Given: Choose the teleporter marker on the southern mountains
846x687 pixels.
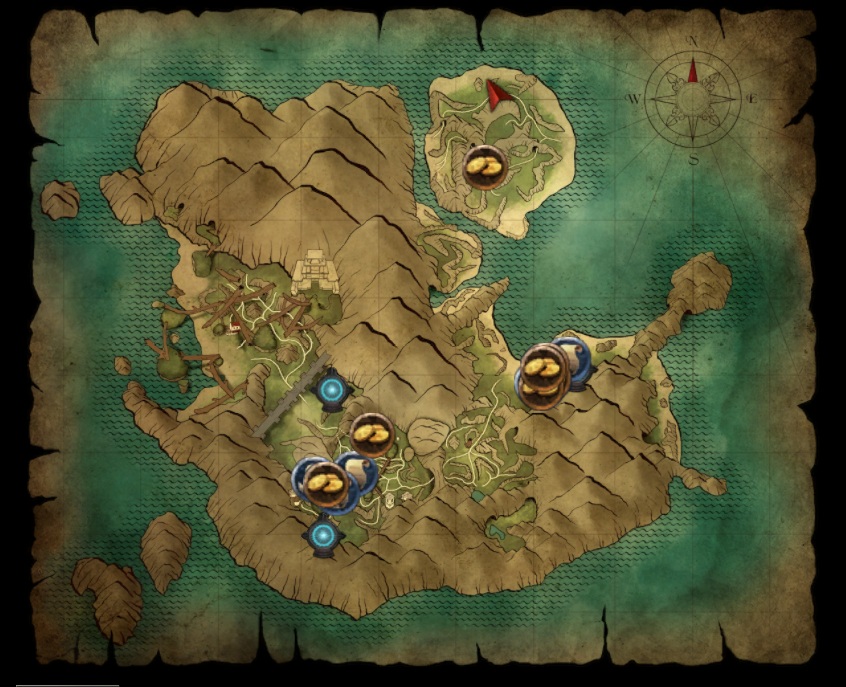Looking at the screenshot, I should click(x=322, y=537).
